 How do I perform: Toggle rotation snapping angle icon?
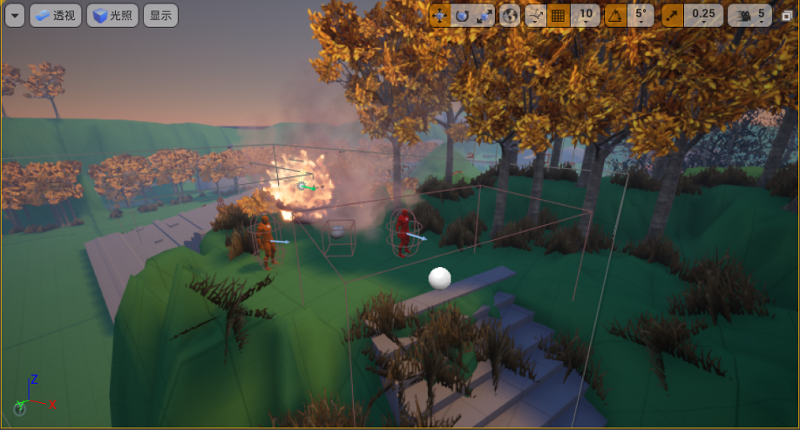tap(615, 15)
